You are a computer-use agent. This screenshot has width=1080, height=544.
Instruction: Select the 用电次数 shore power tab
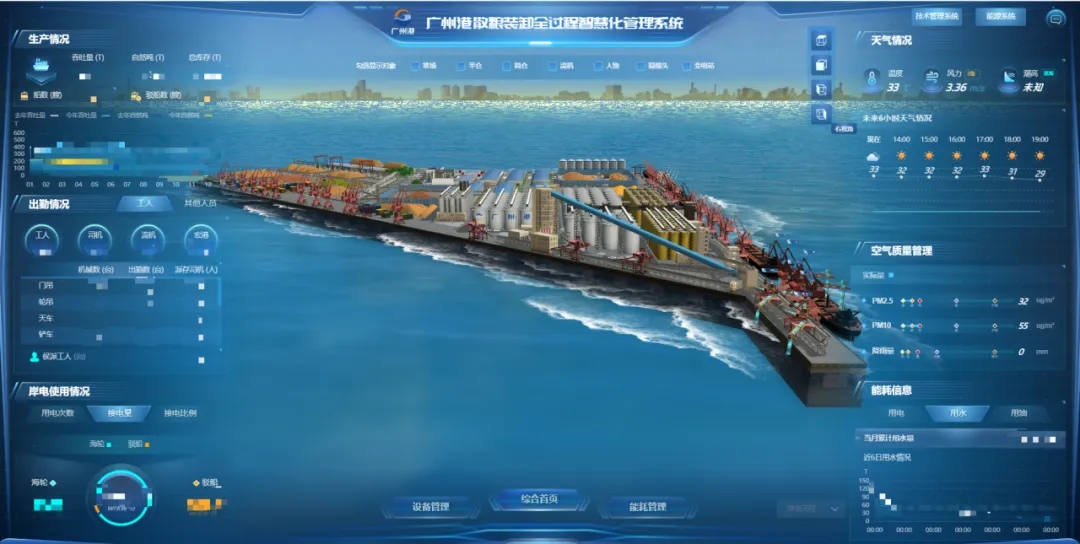coord(56,413)
